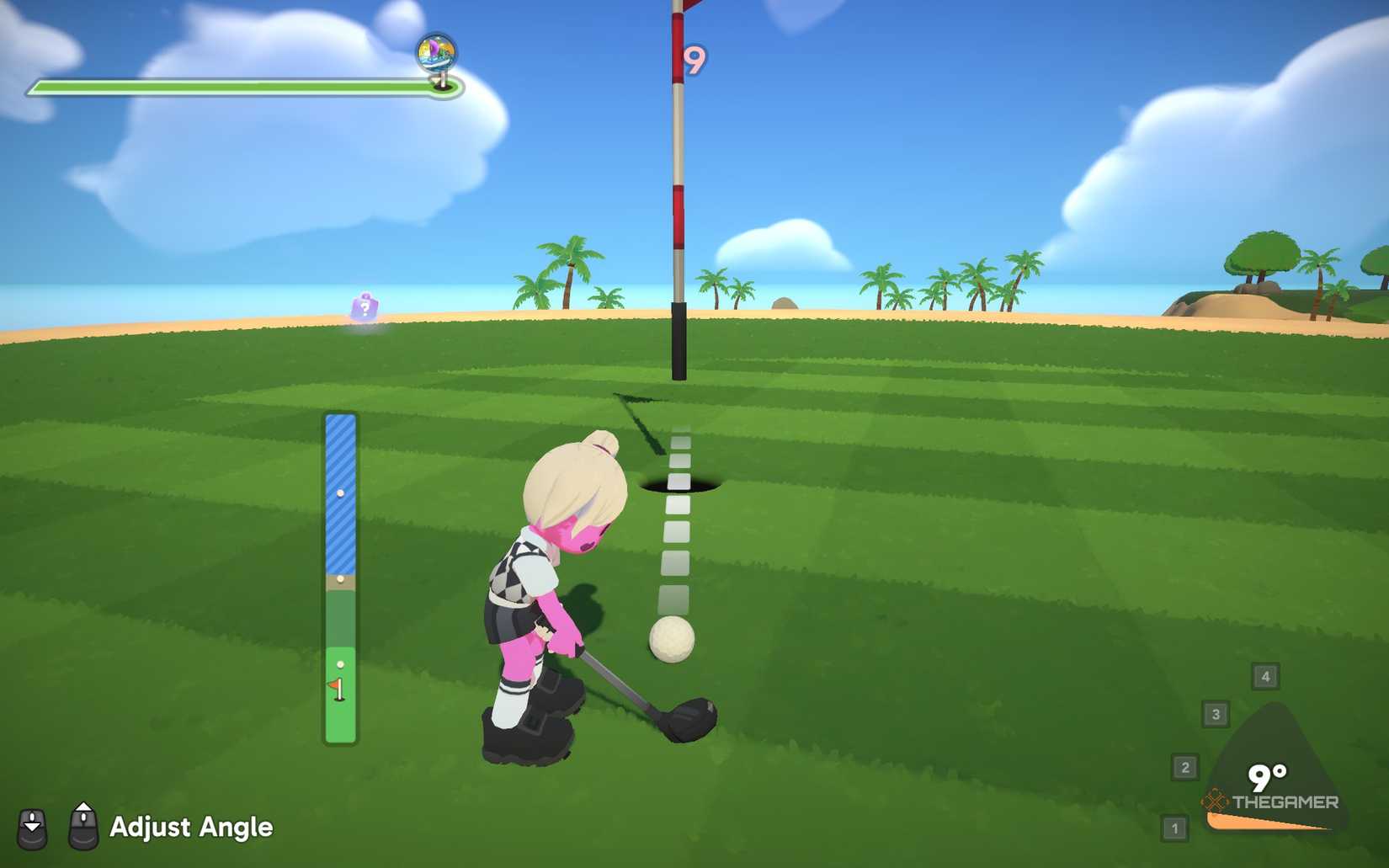Select club slot 1
The width and height of the screenshot is (1389, 868).
[x=1173, y=828]
